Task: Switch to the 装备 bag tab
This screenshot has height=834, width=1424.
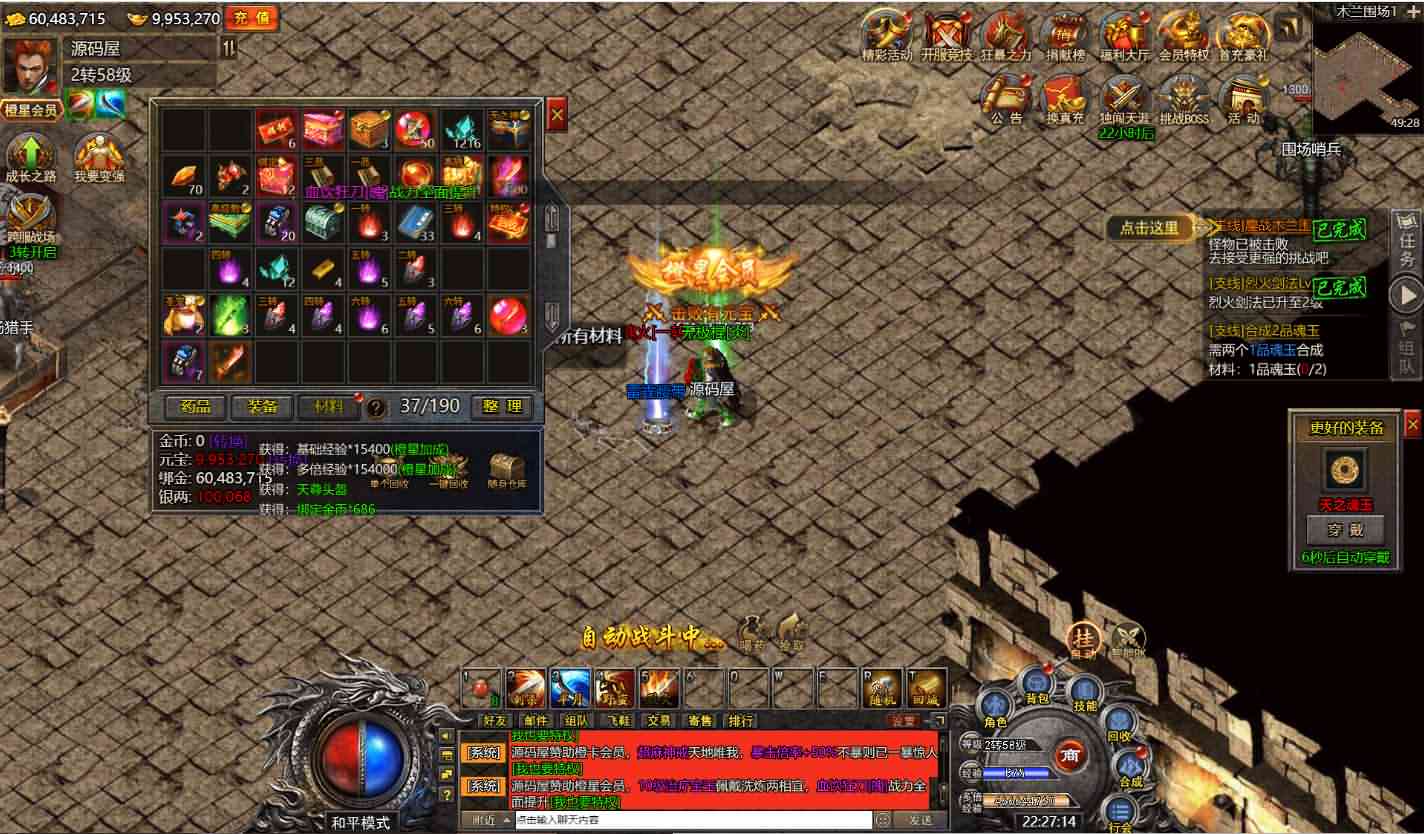Action: click(261, 406)
